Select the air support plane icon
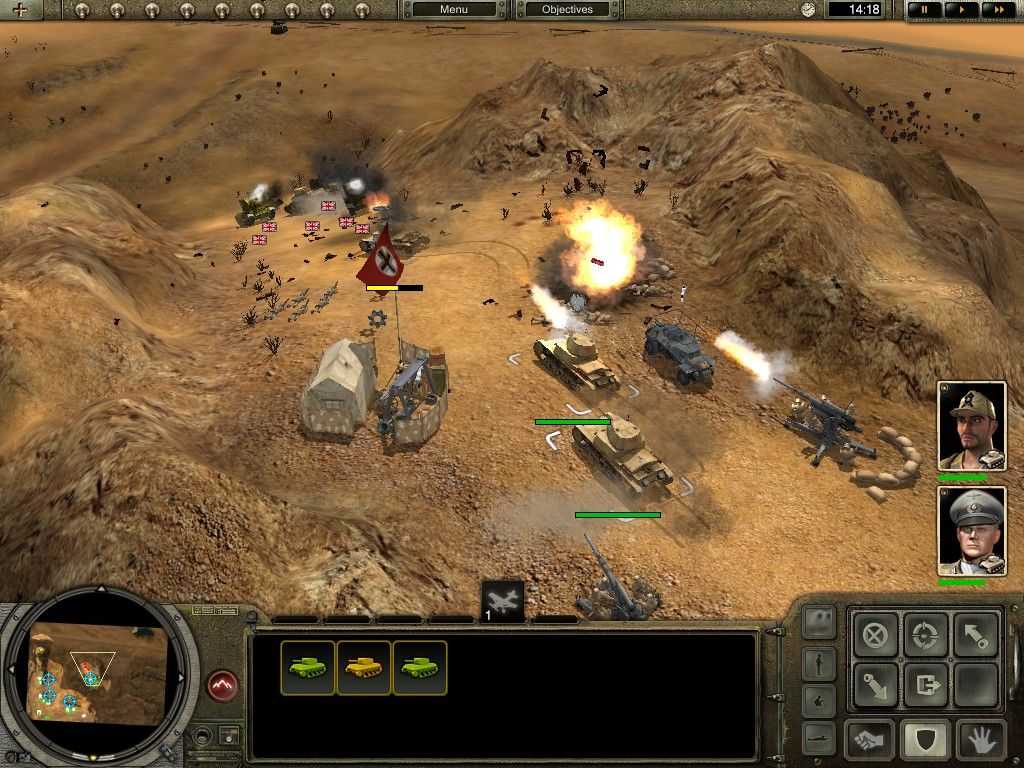 [502, 601]
